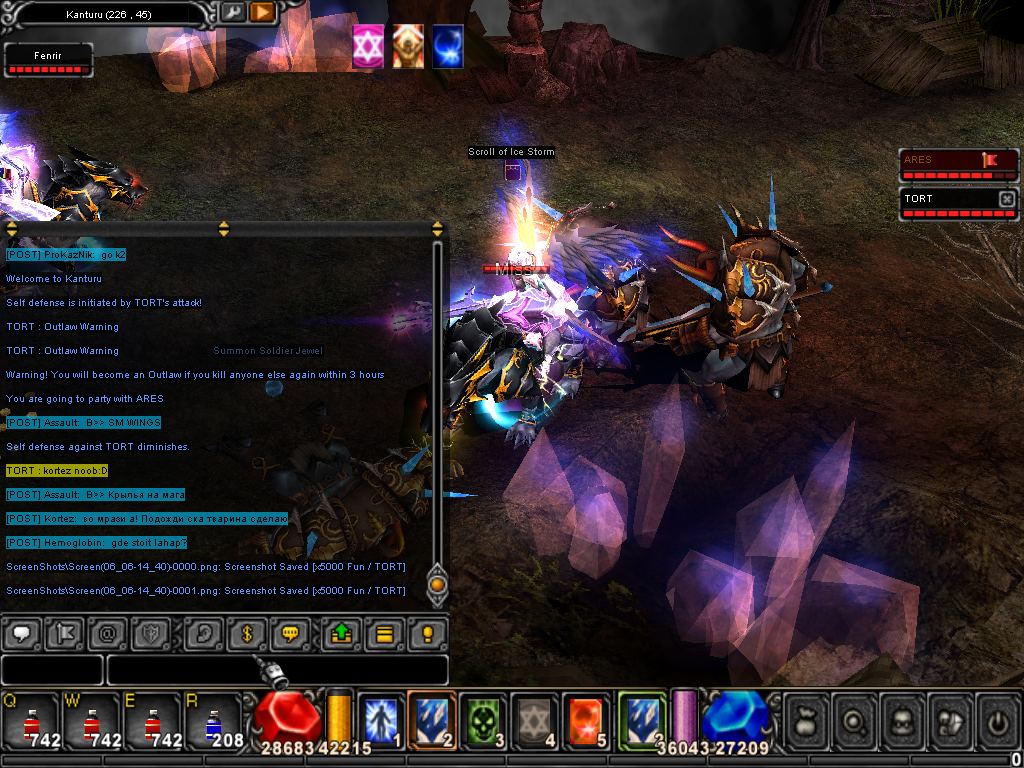Open the inventory bag button
The image size is (1024, 768).
[806, 720]
